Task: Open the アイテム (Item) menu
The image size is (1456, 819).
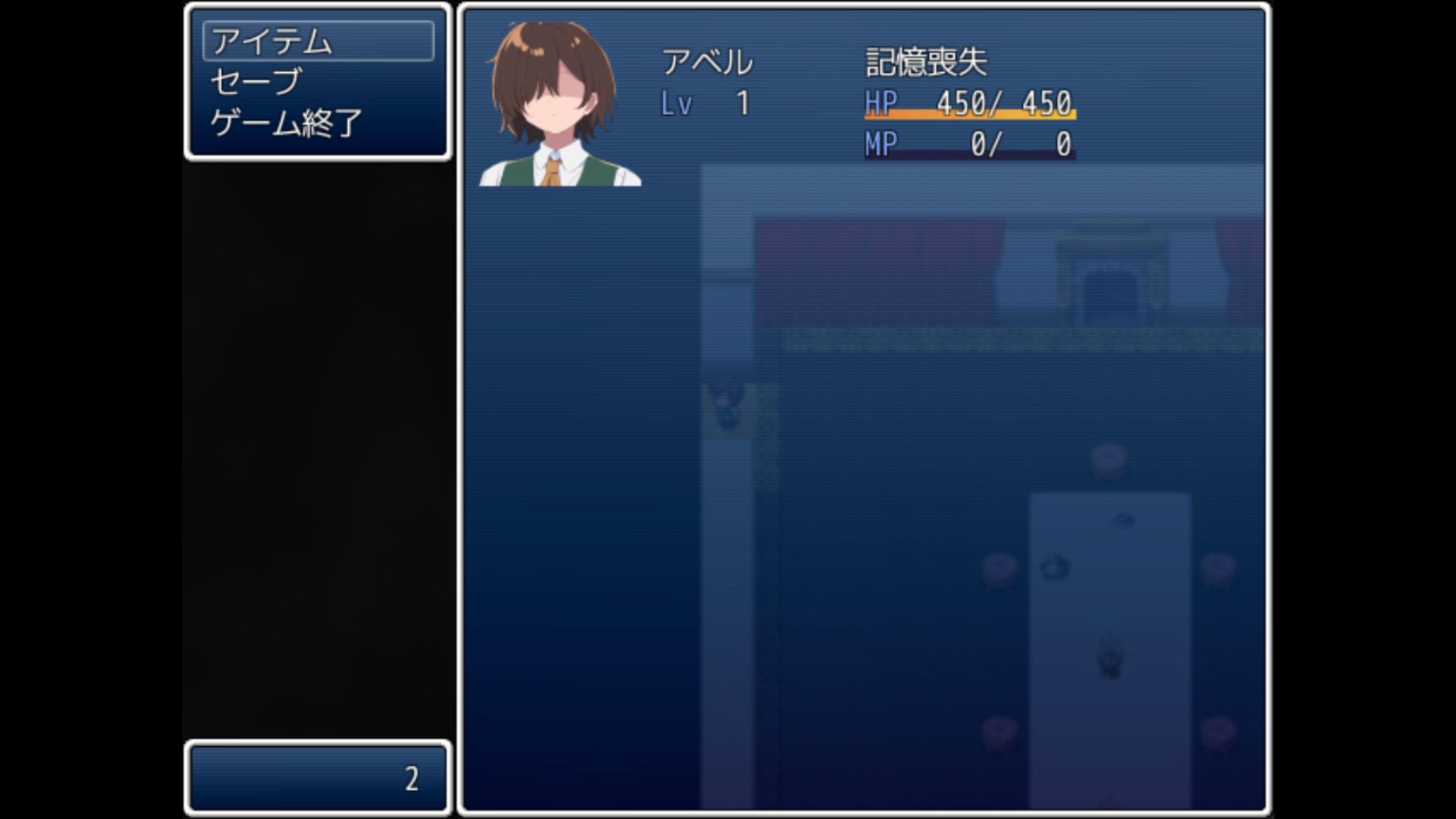Action: (x=318, y=41)
